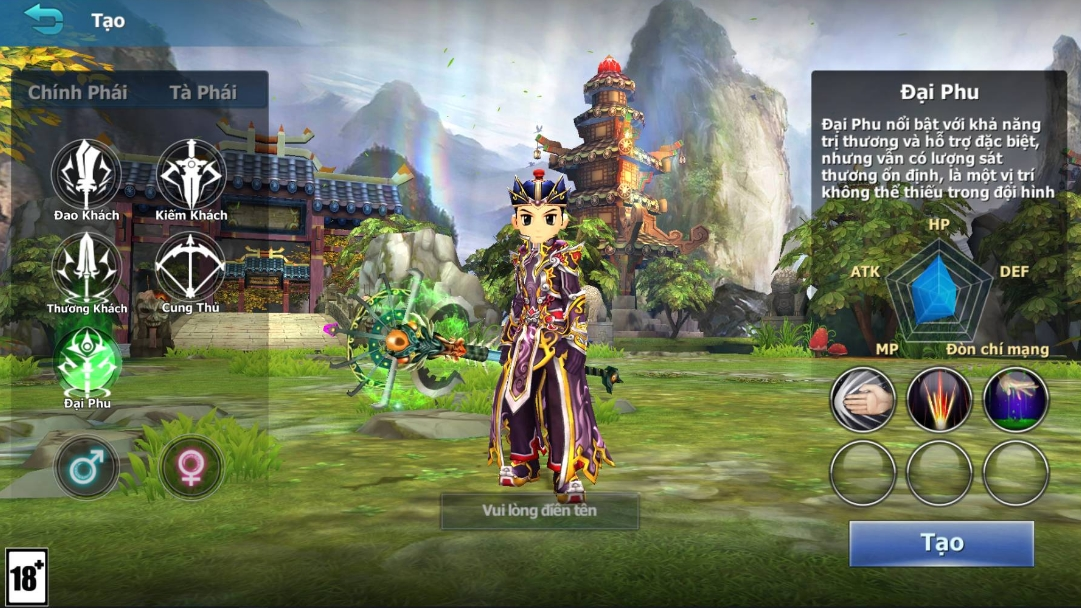Pick the Thương Khách class
Screen dimensions: 1081x608
tap(86, 267)
